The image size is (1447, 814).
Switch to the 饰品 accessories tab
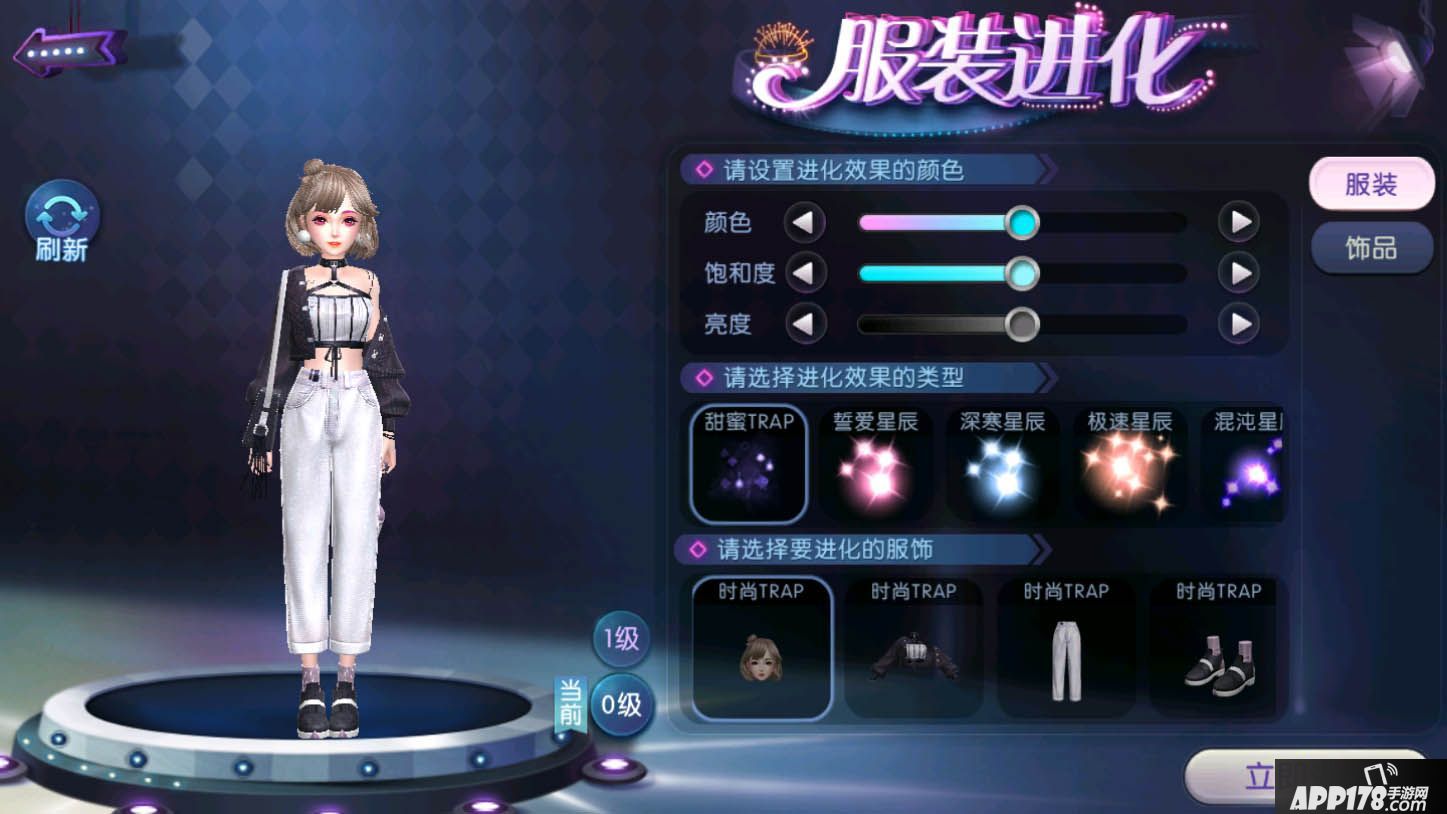point(1371,248)
